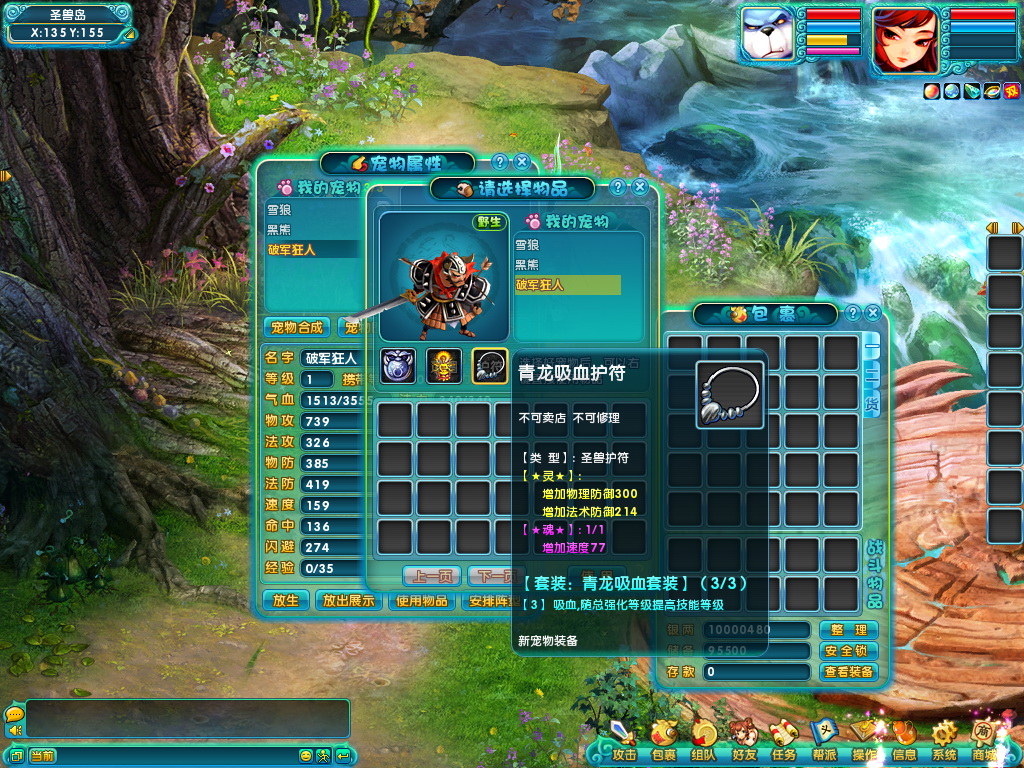Select 雪狼 in the item window's pet list
The image size is (1024, 768).
[527, 245]
